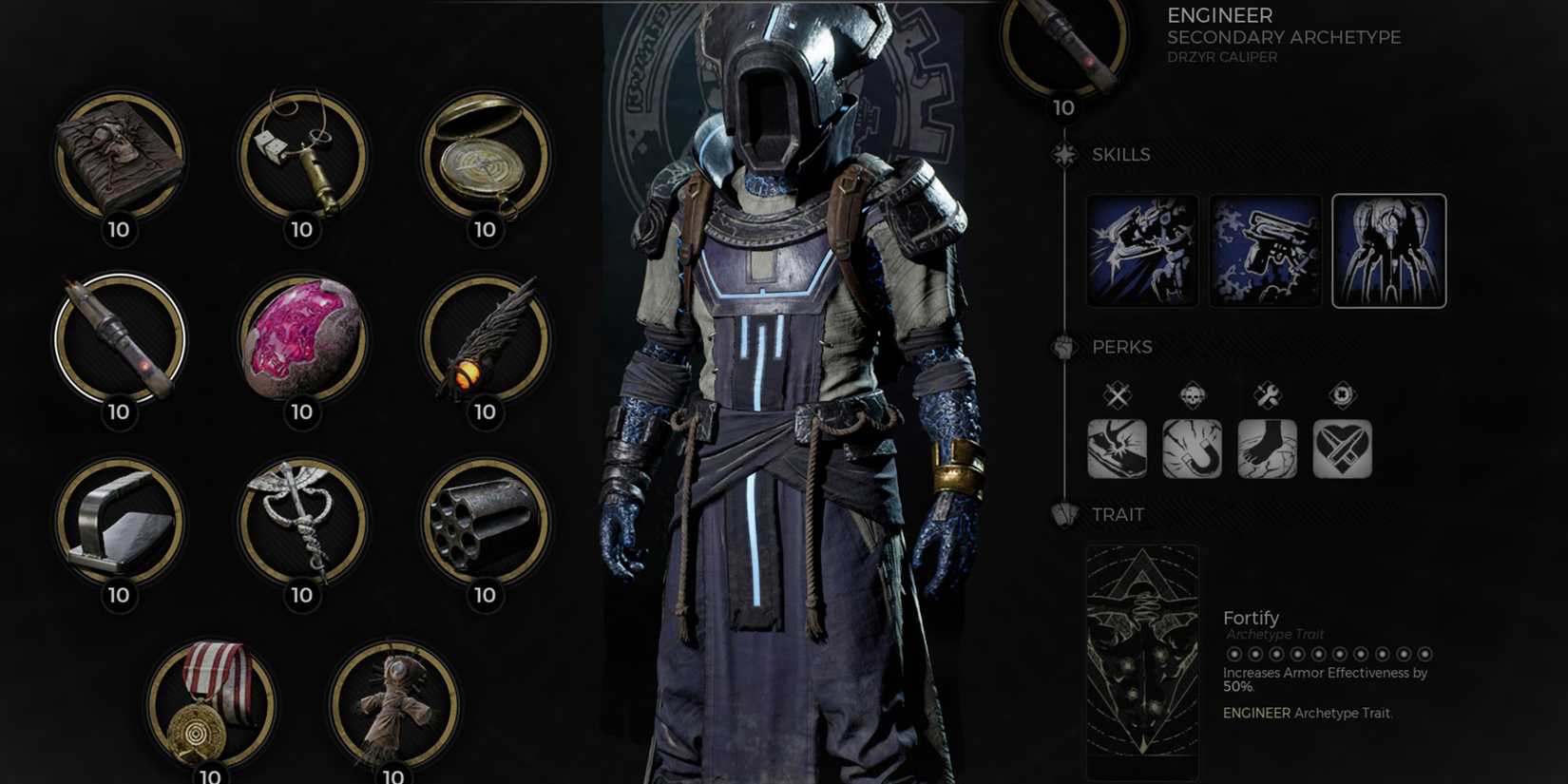Click the revolver cylinder item icon
The width and height of the screenshot is (1568, 784).
coord(485,527)
